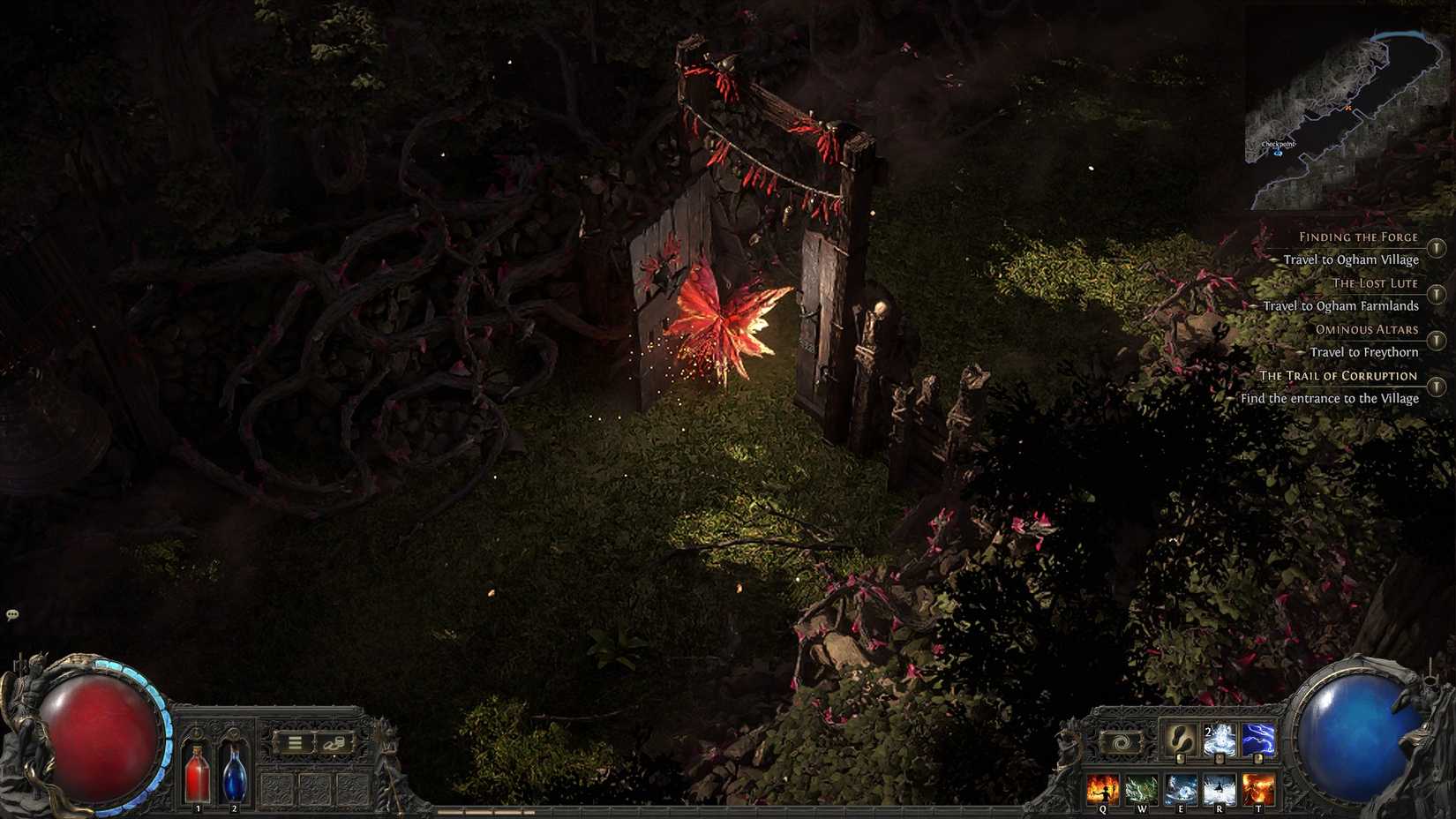Image resolution: width=1456 pixels, height=819 pixels.
Task: Open the hamburger menu near the flasks
Action: pyautogui.click(x=295, y=742)
